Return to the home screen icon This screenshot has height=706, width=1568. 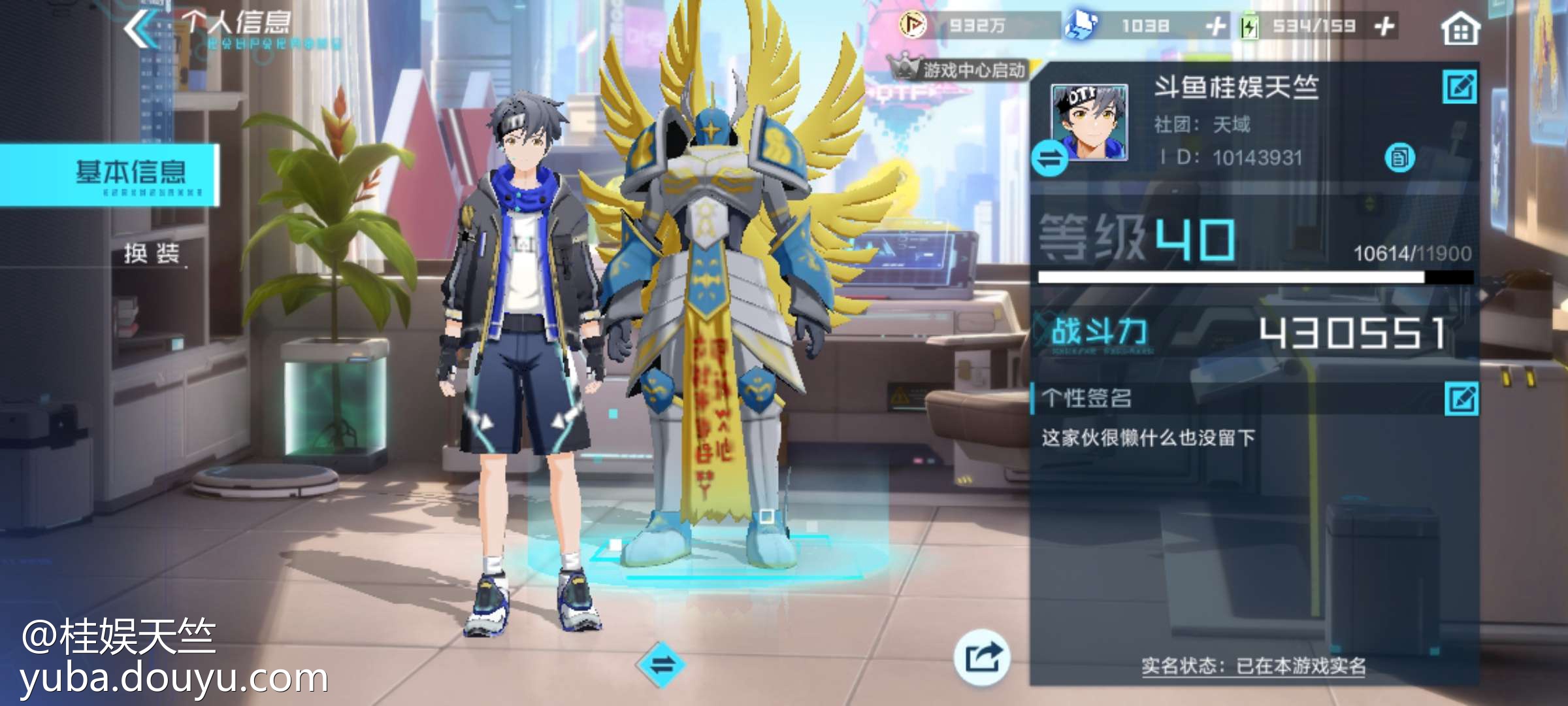pos(1460,29)
